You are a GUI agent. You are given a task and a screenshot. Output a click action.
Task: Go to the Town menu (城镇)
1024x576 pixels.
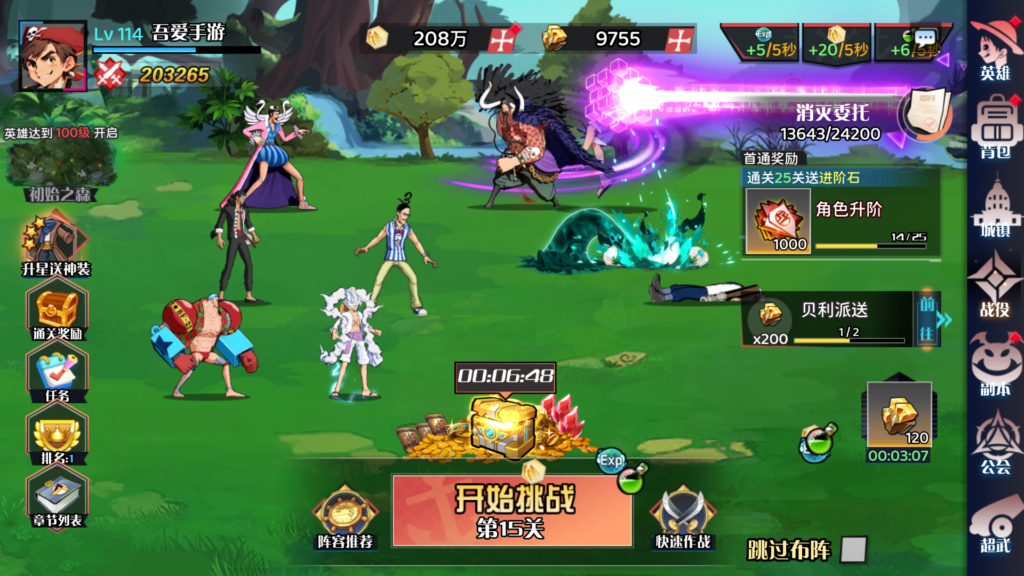[995, 208]
